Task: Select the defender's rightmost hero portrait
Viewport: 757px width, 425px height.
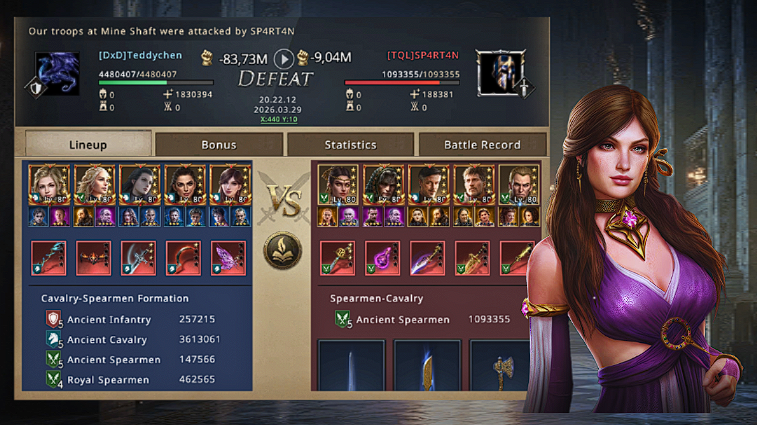Action: point(520,185)
